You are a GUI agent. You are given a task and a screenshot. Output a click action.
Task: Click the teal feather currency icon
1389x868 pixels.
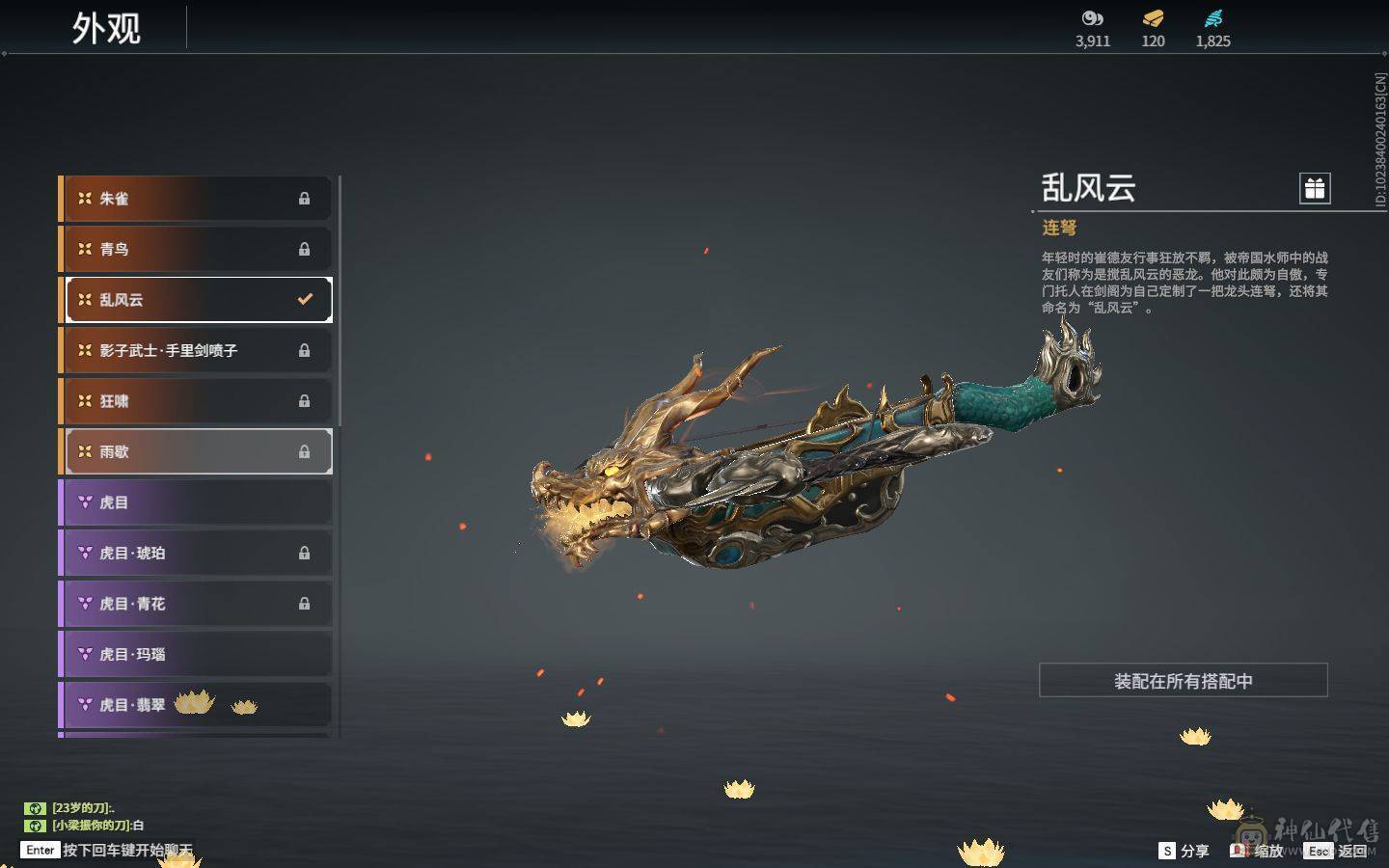(1212, 18)
